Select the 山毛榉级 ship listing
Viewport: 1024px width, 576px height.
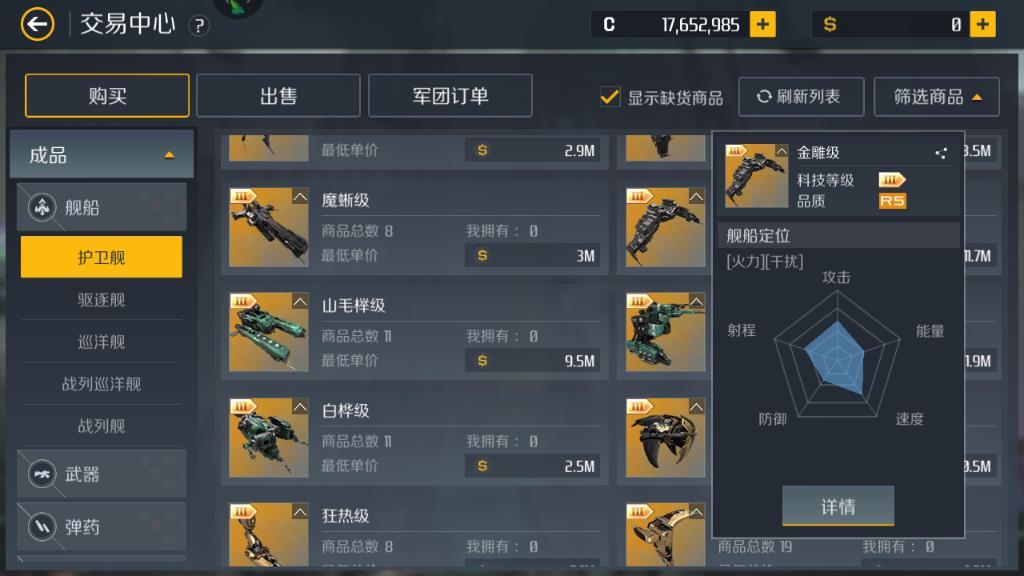(x=415, y=334)
